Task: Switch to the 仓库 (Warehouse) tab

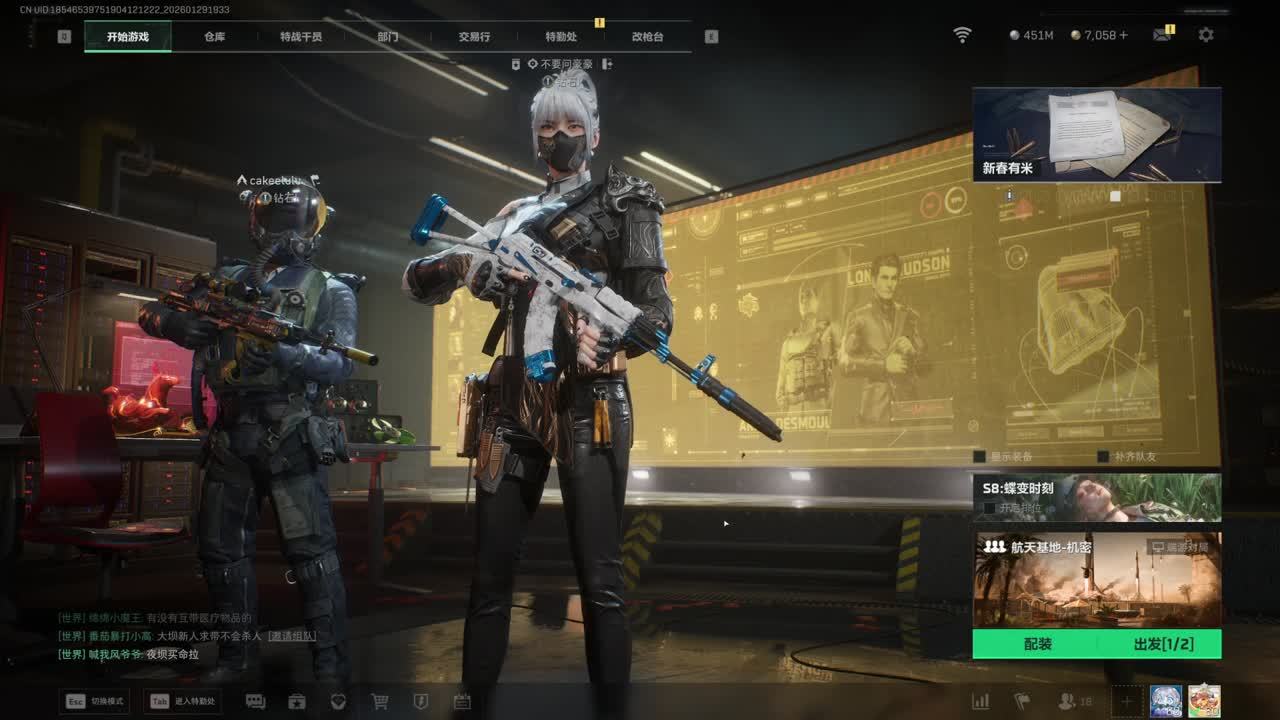Action: 214,37
